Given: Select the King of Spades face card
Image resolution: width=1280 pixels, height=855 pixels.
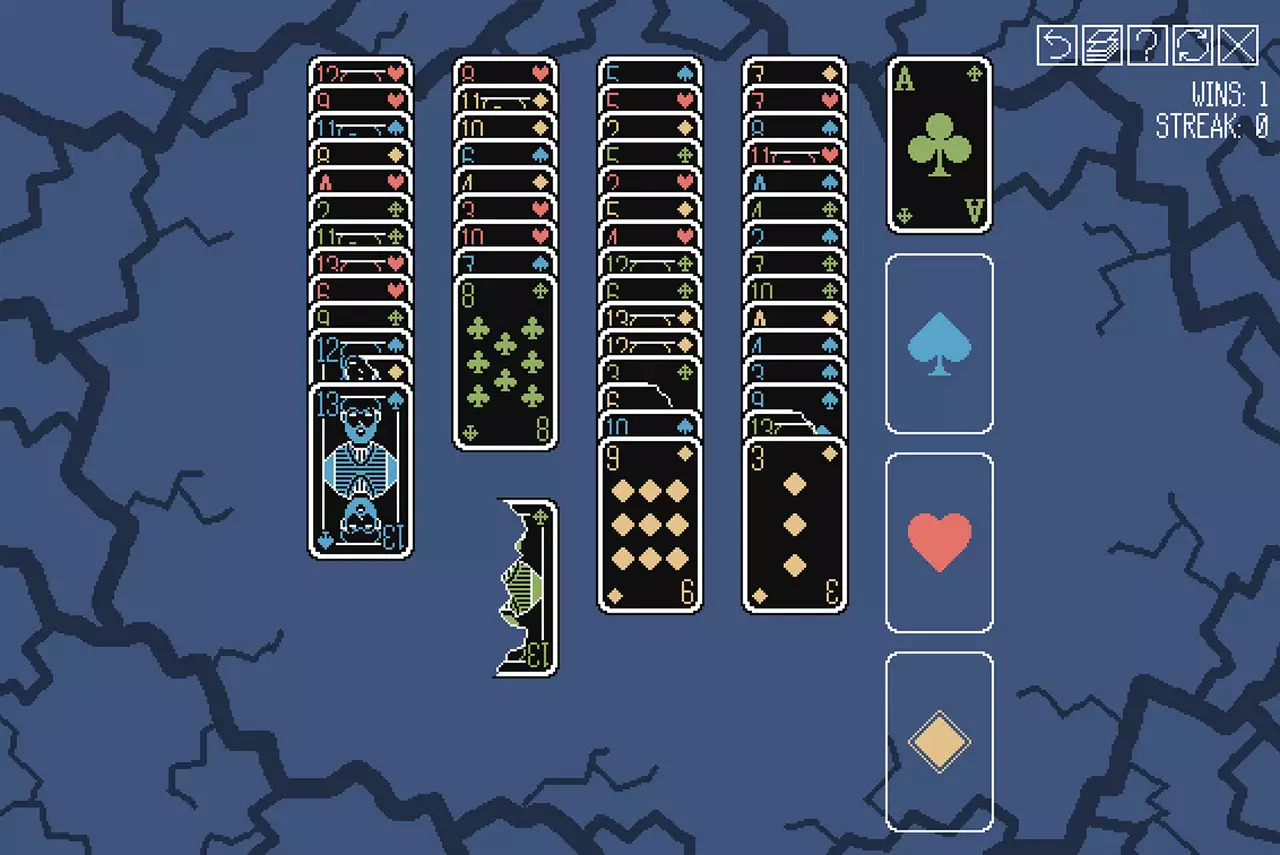Looking at the screenshot, I should (358, 465).
